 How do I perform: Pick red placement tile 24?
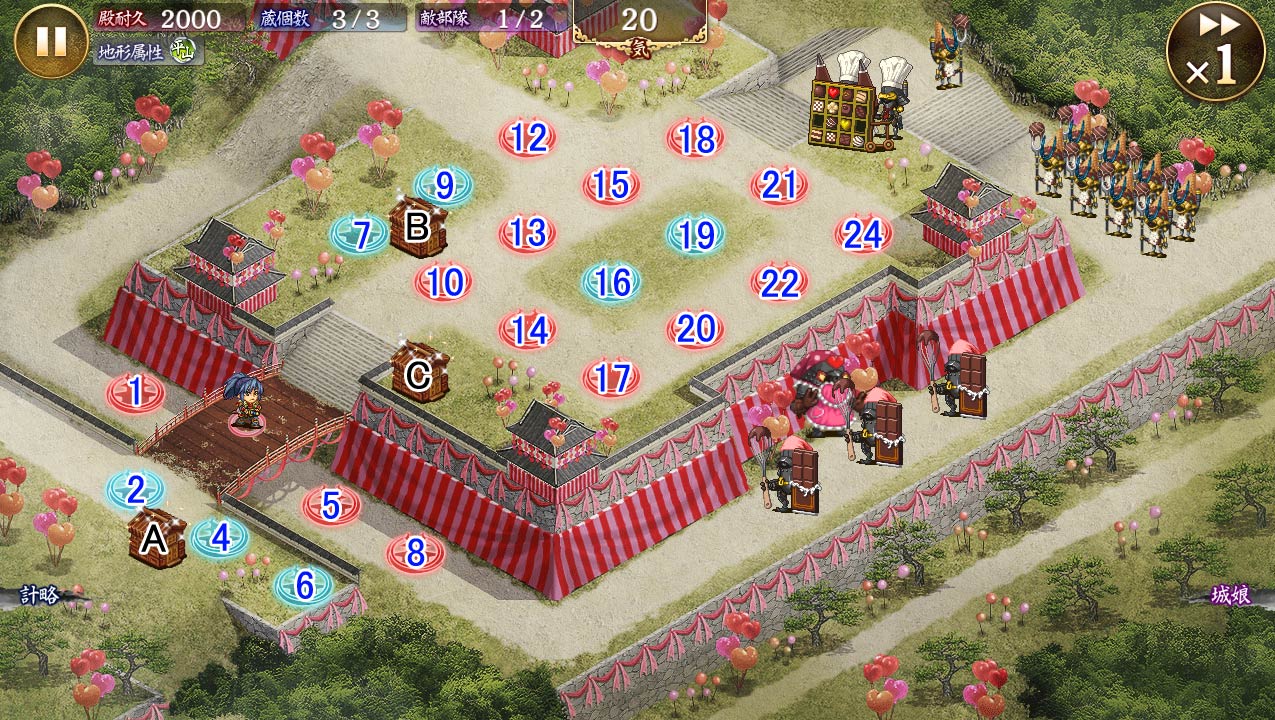[863, 235]
